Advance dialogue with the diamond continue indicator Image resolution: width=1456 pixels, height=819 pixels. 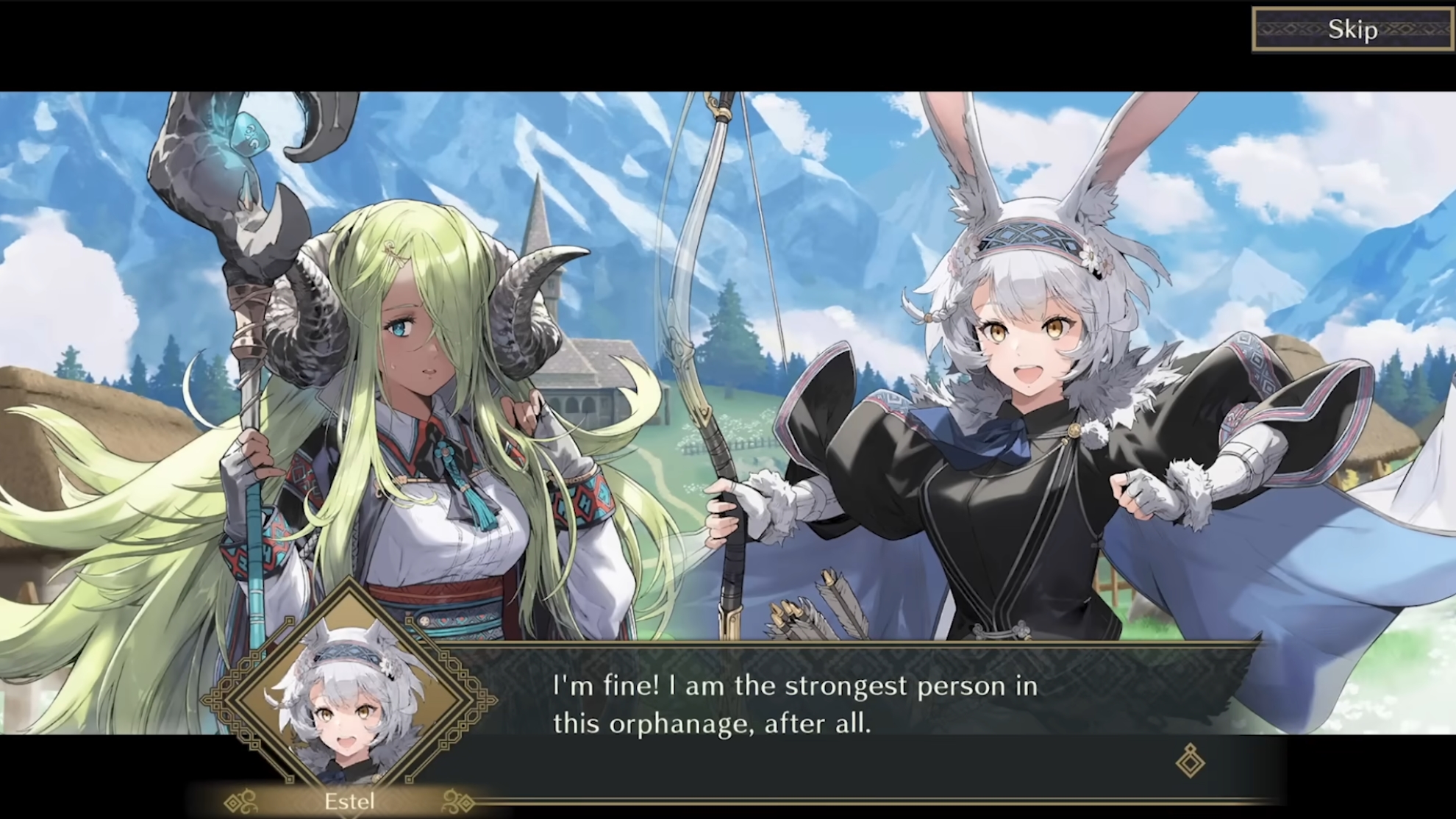pyautogui.click(x=1190, y=760)
